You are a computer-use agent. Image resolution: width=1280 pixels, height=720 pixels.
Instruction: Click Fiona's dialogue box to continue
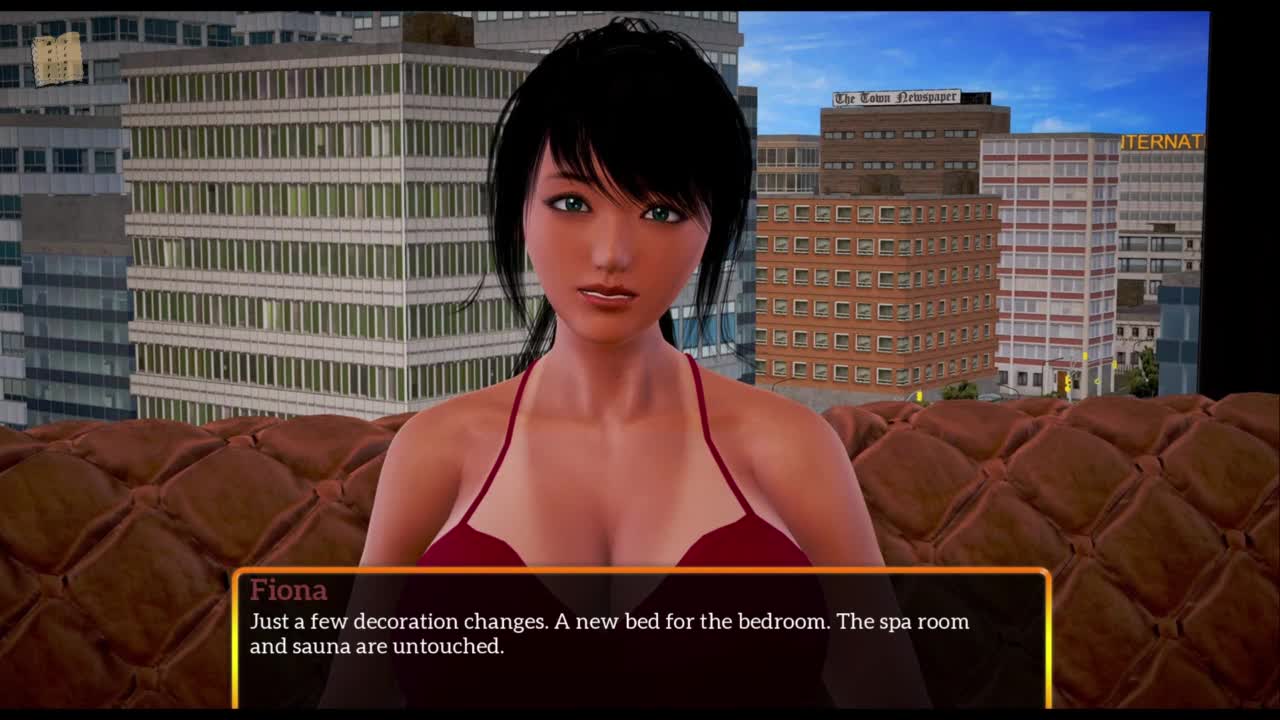click(640, 639)
